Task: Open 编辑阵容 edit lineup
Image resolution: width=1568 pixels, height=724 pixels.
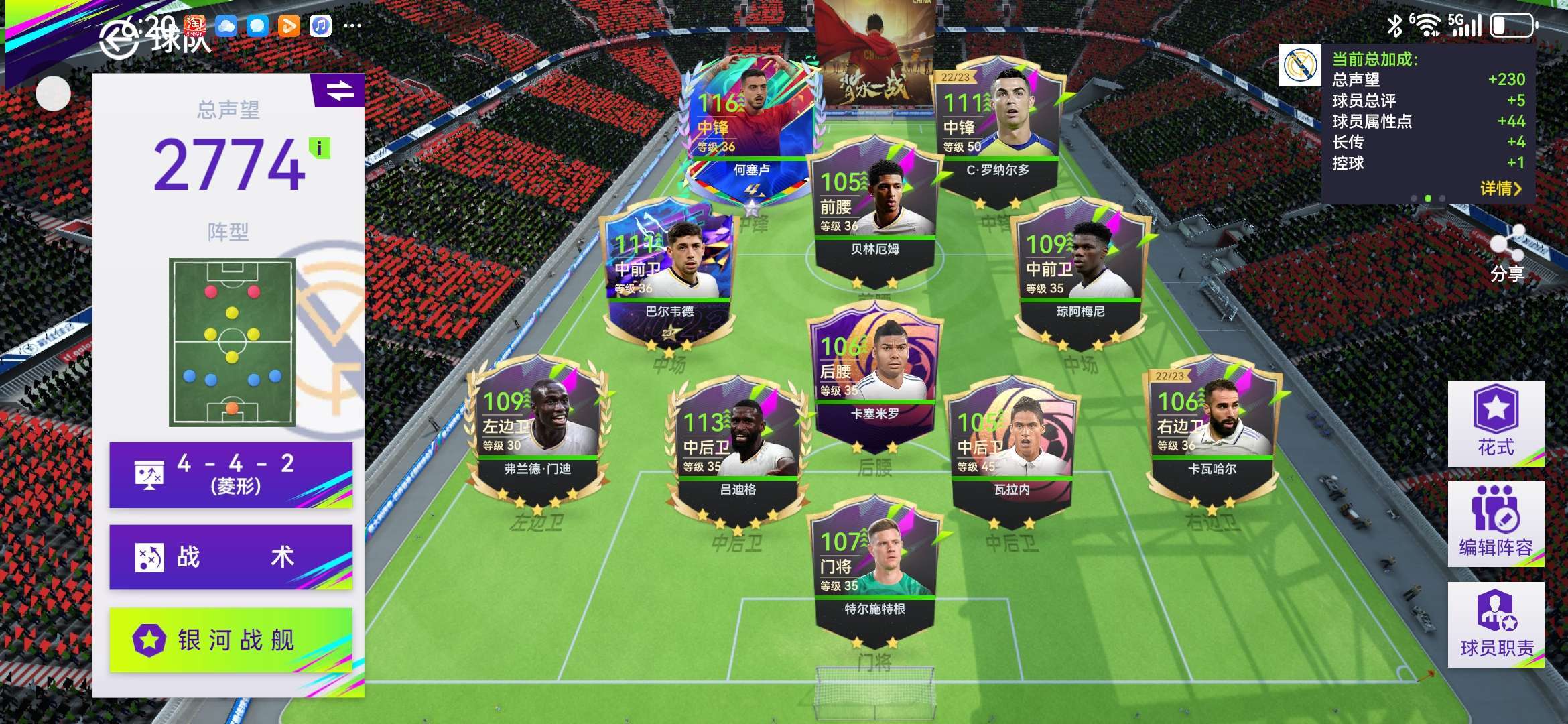Action: 1496,524
